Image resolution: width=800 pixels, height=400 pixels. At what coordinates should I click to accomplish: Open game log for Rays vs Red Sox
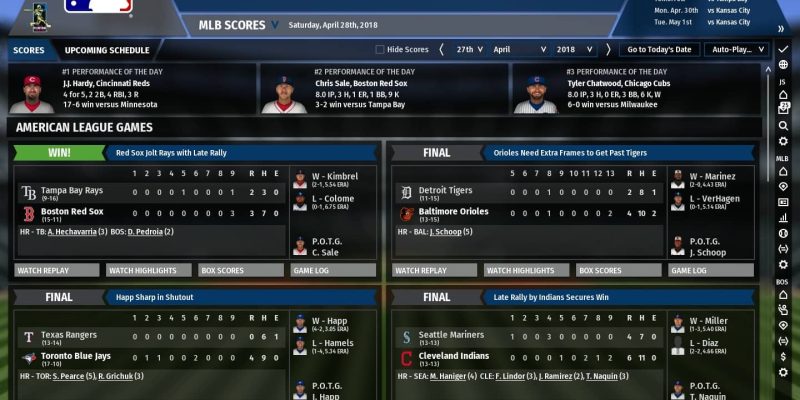click(x=310, y=270)
